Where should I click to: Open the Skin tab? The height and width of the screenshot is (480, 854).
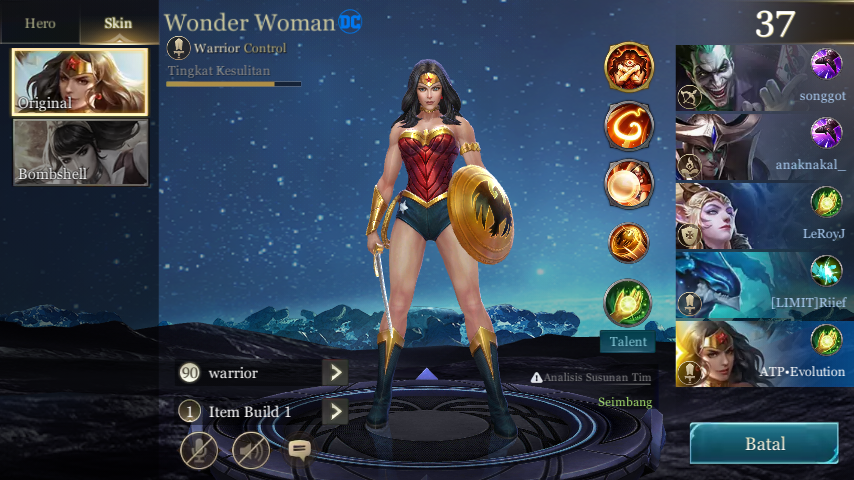(118, 23)
